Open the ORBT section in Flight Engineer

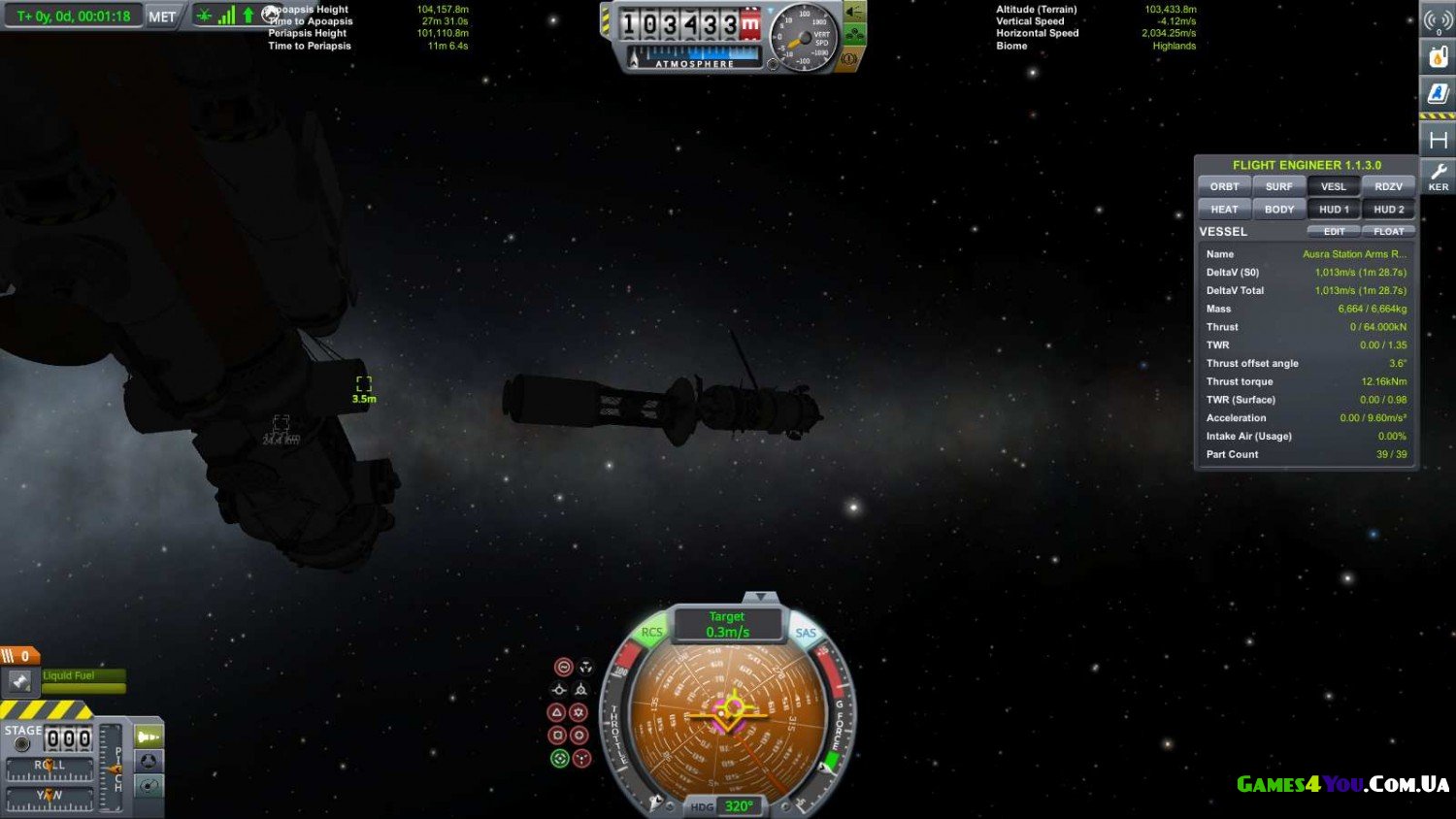tap(1224, 186)
